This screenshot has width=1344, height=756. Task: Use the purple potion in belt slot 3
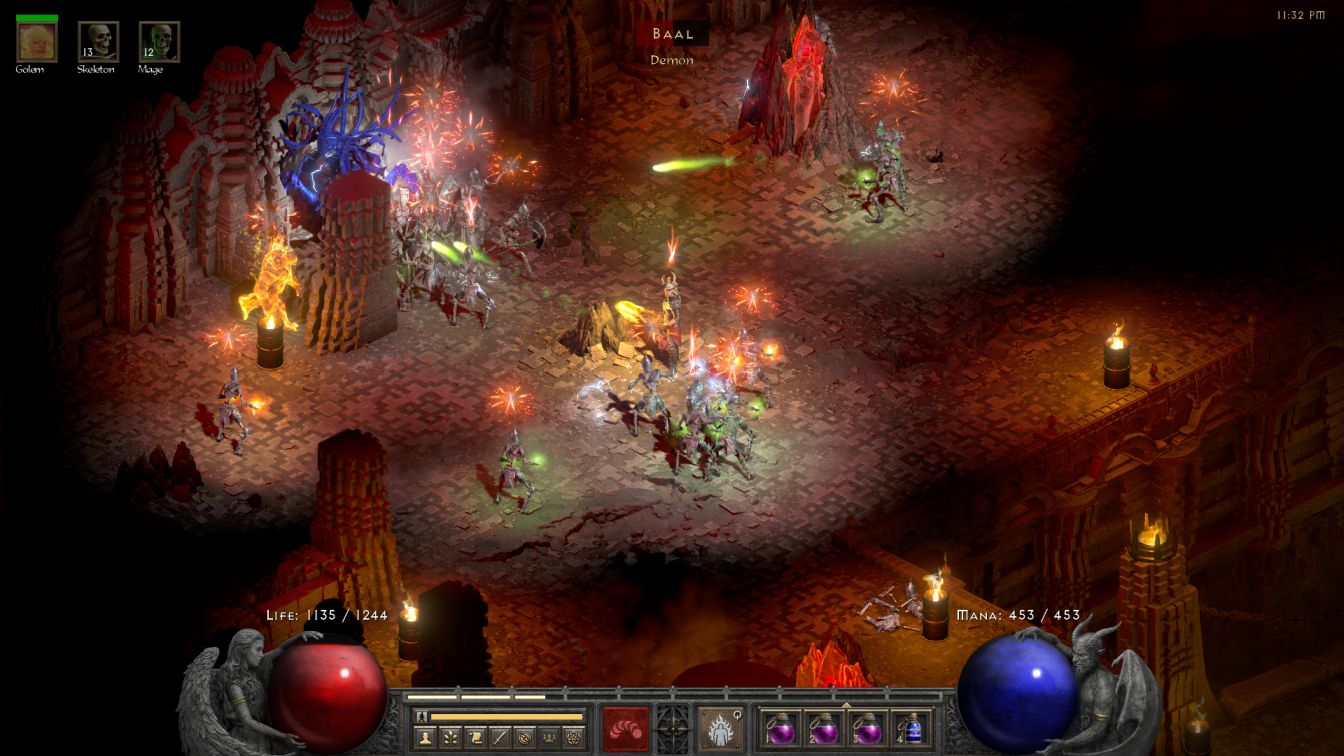click(867, 727)
